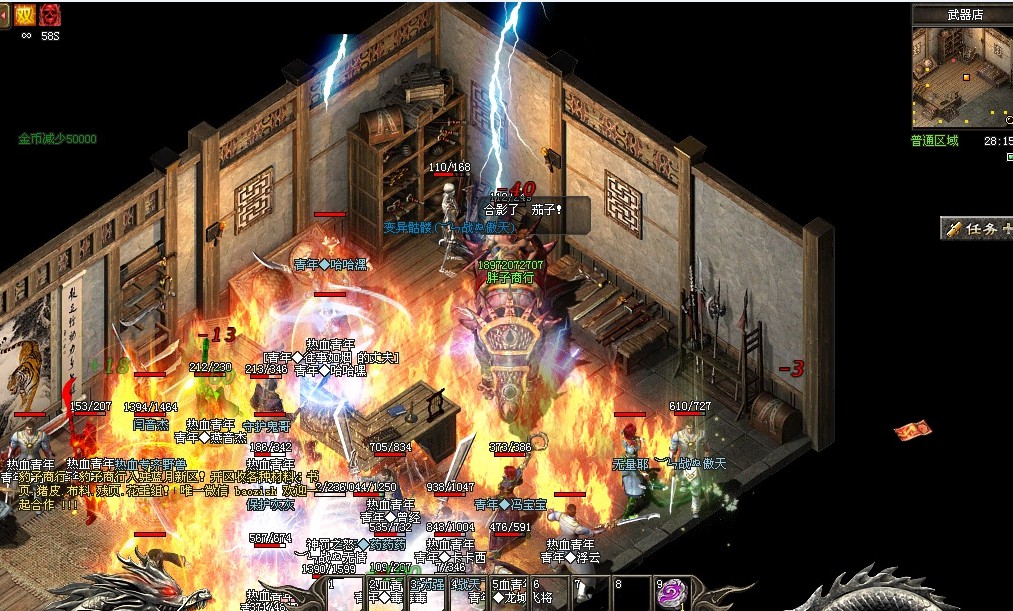Open the 任务 quest panel
The height and width of the screenshot is (611, 1013).
click(x=976, y=229)
